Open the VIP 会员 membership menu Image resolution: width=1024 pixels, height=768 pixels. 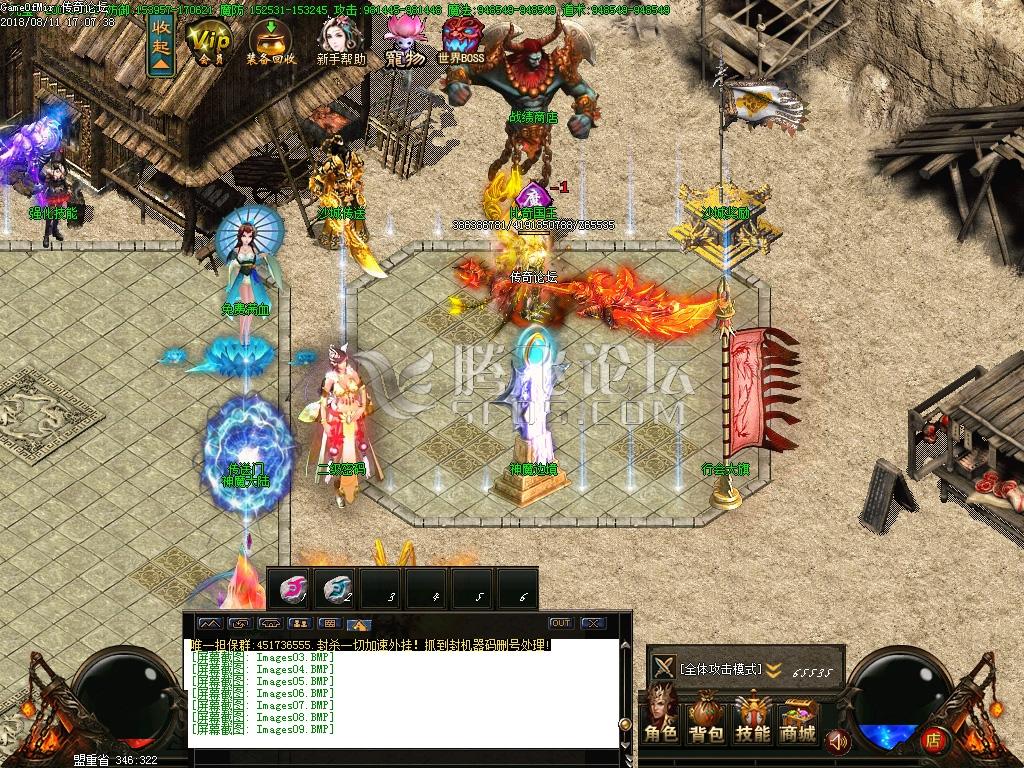pyautogui.click(x=210, y=44)
